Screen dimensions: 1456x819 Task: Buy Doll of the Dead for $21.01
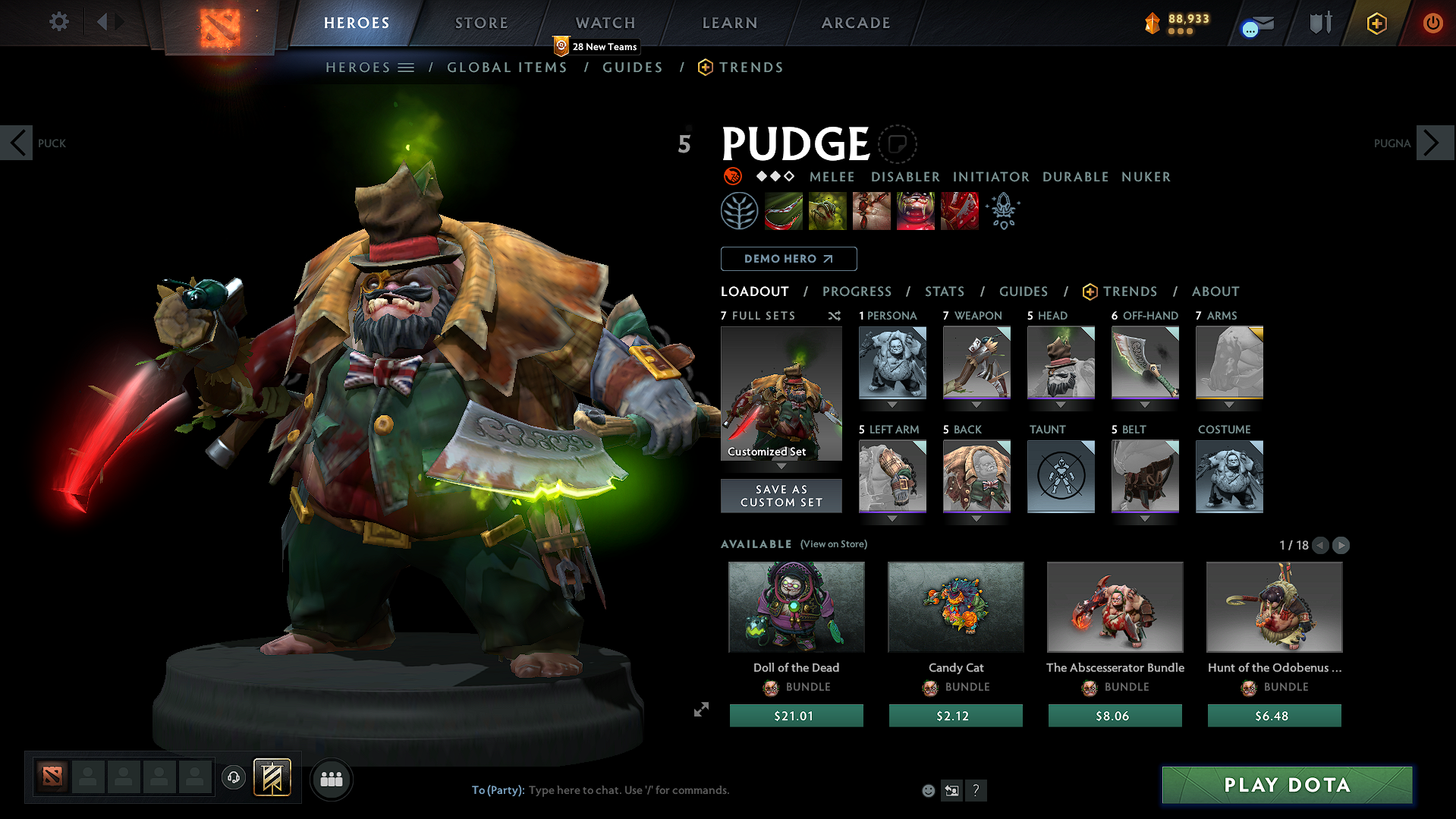796,716
